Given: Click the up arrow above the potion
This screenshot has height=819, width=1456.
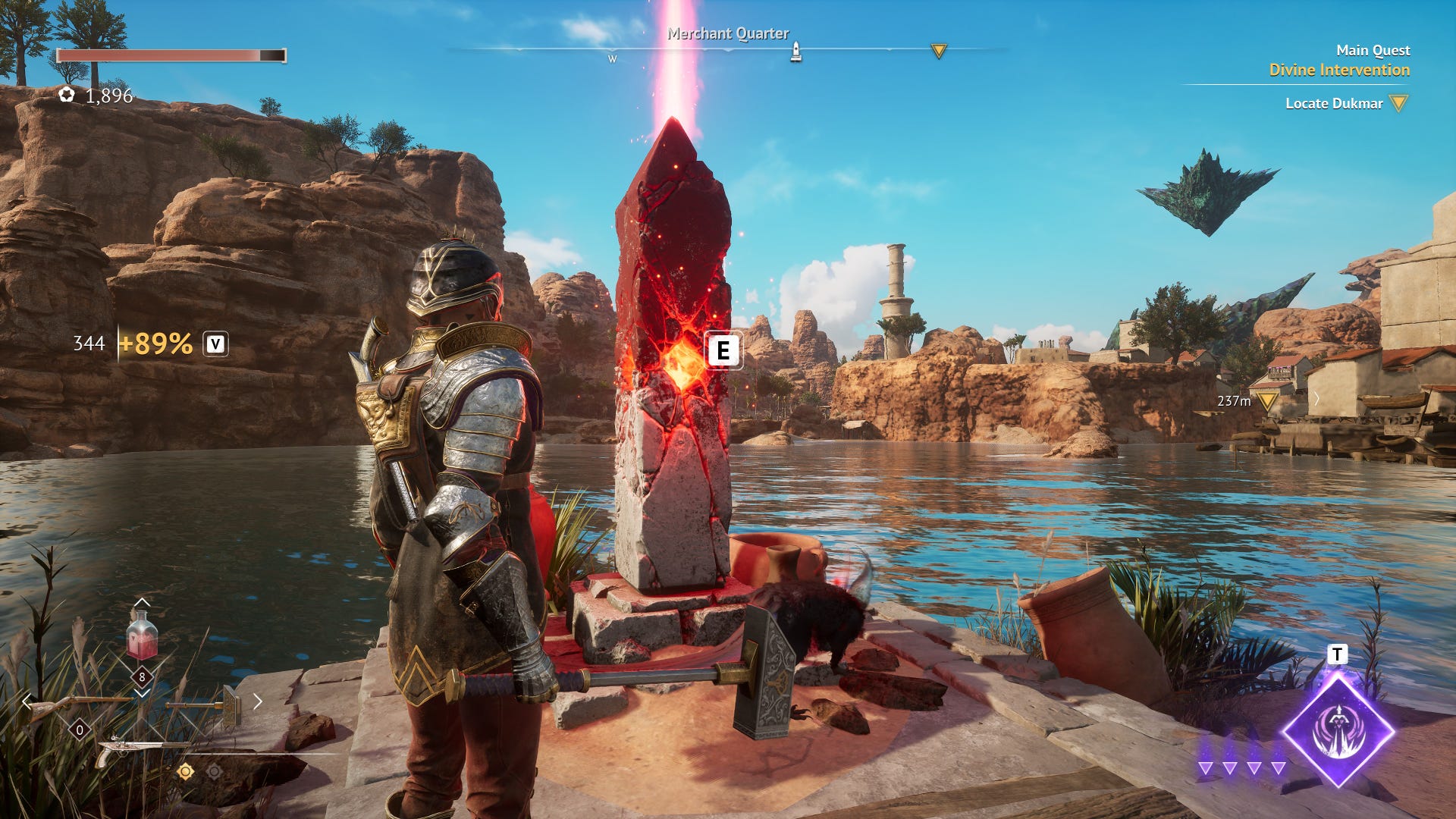Looking at the screenshot, I should pyautogui.click(x=142, y=603).
